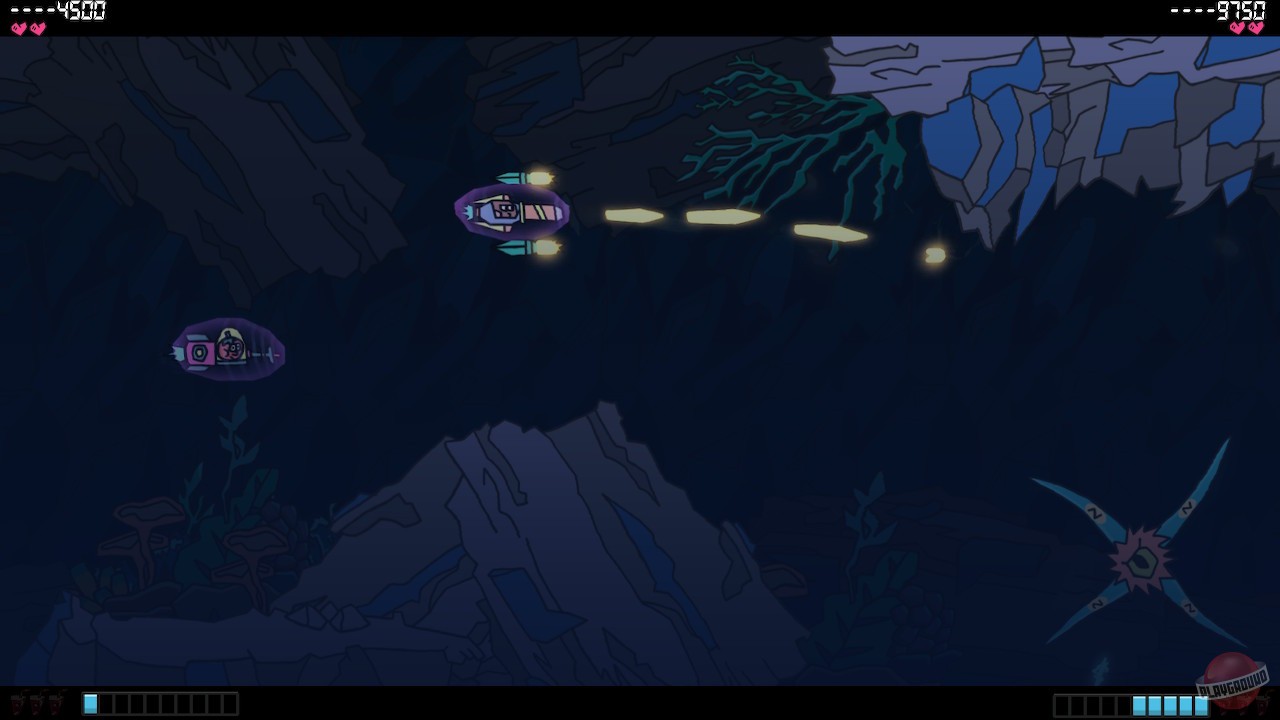The height and width of the screenshot is (720, 1280).
Task: Select the first heart under the left score
Action: [16, 29]
